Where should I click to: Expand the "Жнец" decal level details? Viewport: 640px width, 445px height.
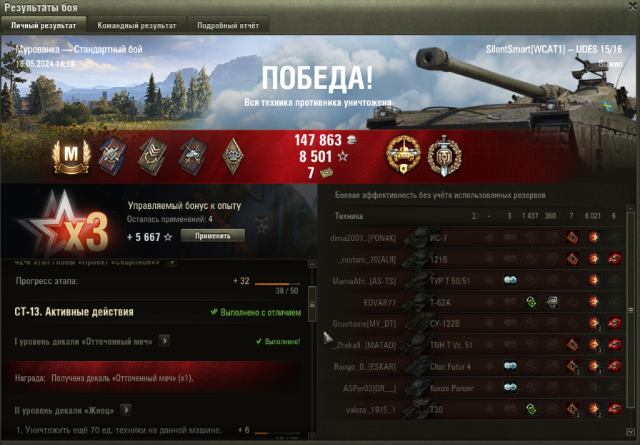tap(127, 409)
